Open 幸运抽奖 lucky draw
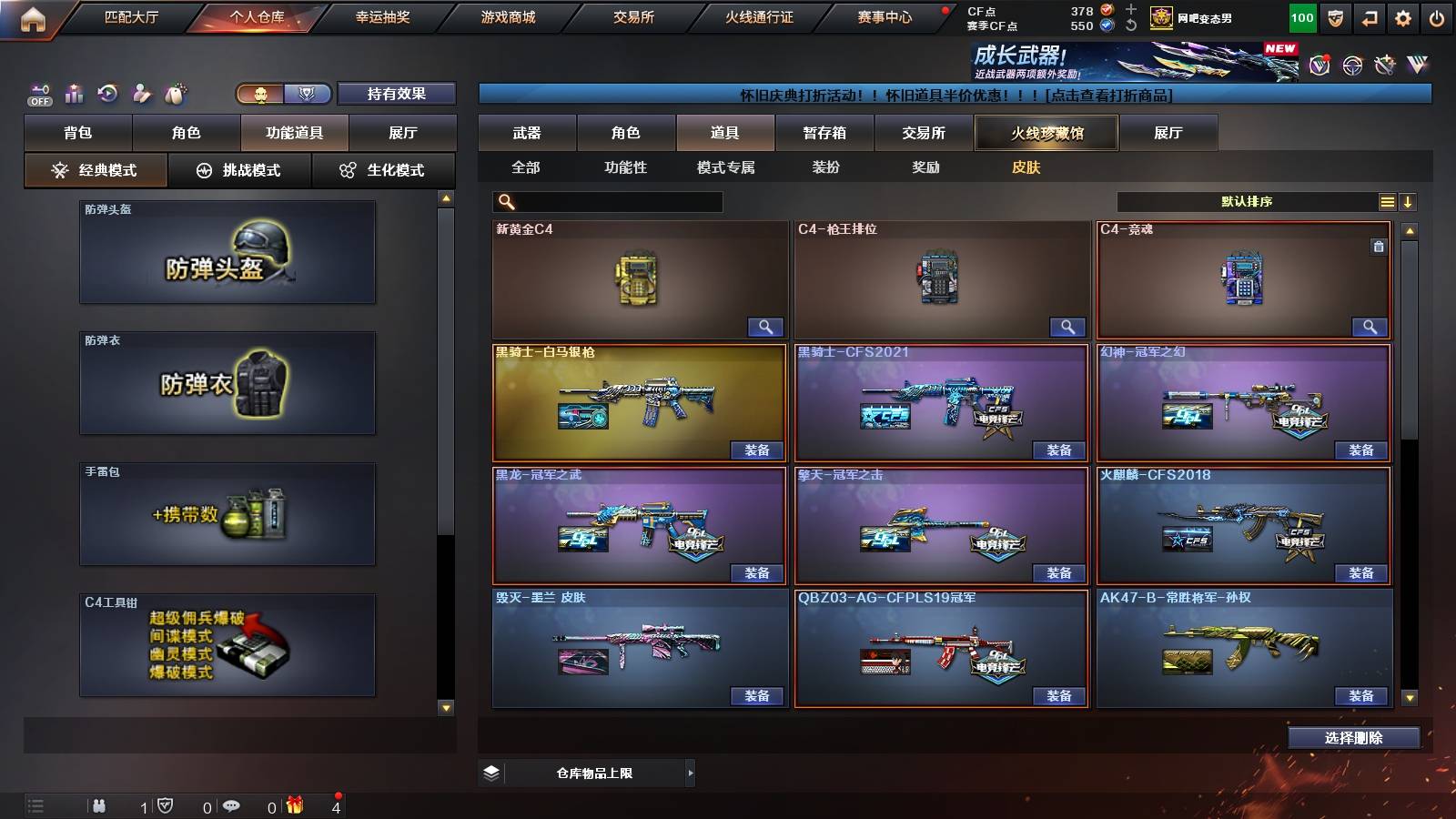The image size is (1456, 819). [x=382, y=17]
